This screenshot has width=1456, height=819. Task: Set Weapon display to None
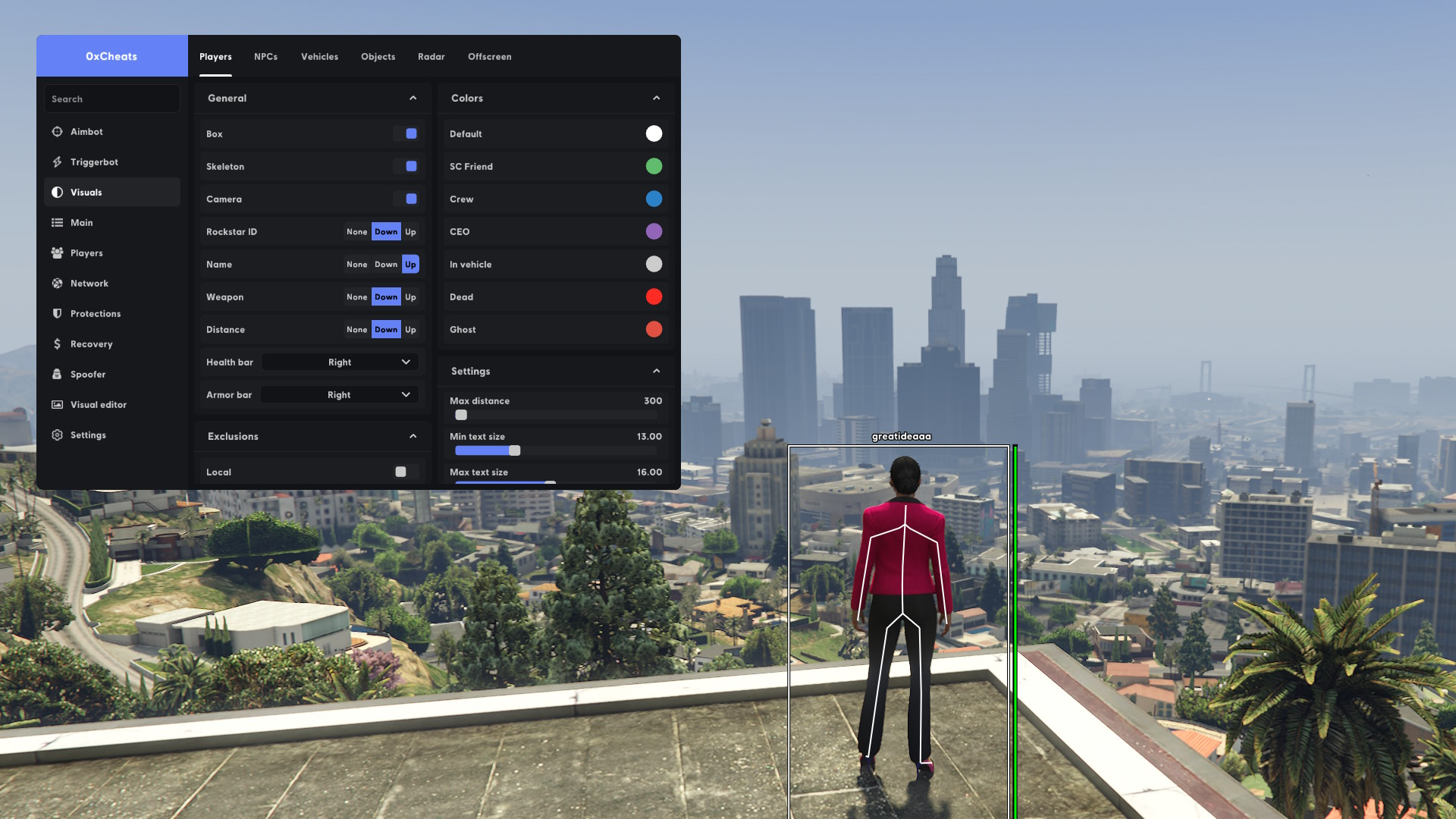(x=357, y=297)
